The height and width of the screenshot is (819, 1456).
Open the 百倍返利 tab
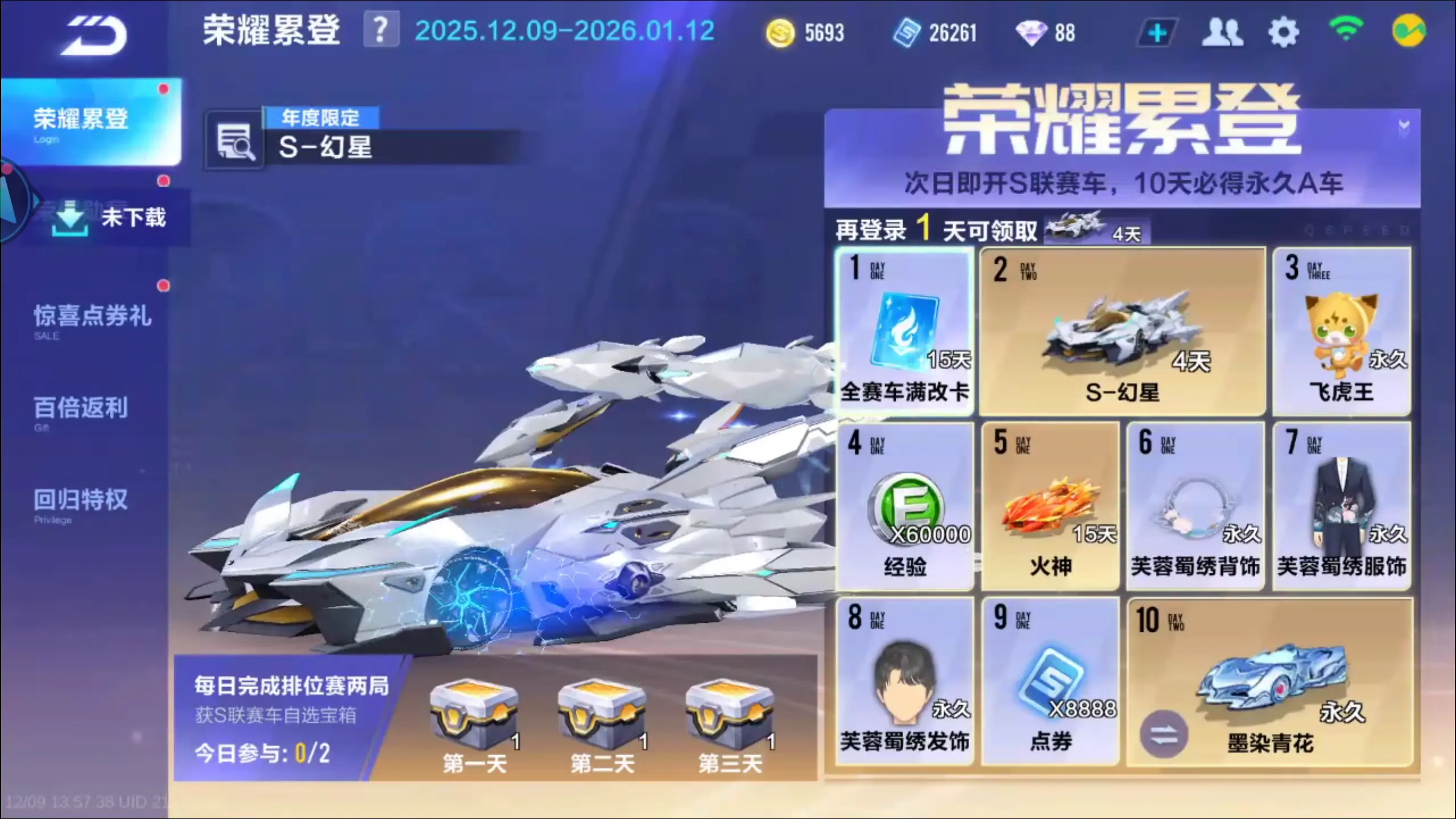click(x=81, y=408)
